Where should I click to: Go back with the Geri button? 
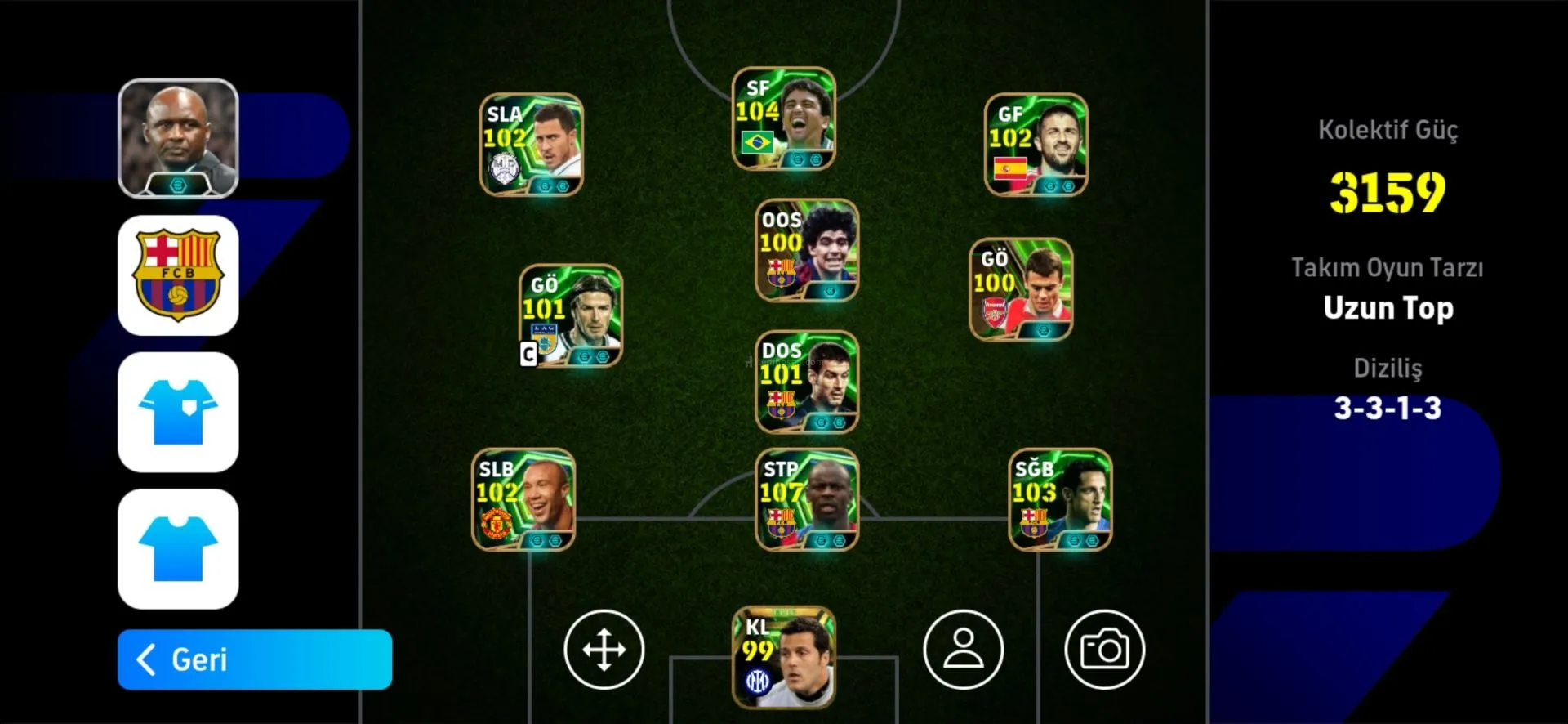(x=254, y=659)
